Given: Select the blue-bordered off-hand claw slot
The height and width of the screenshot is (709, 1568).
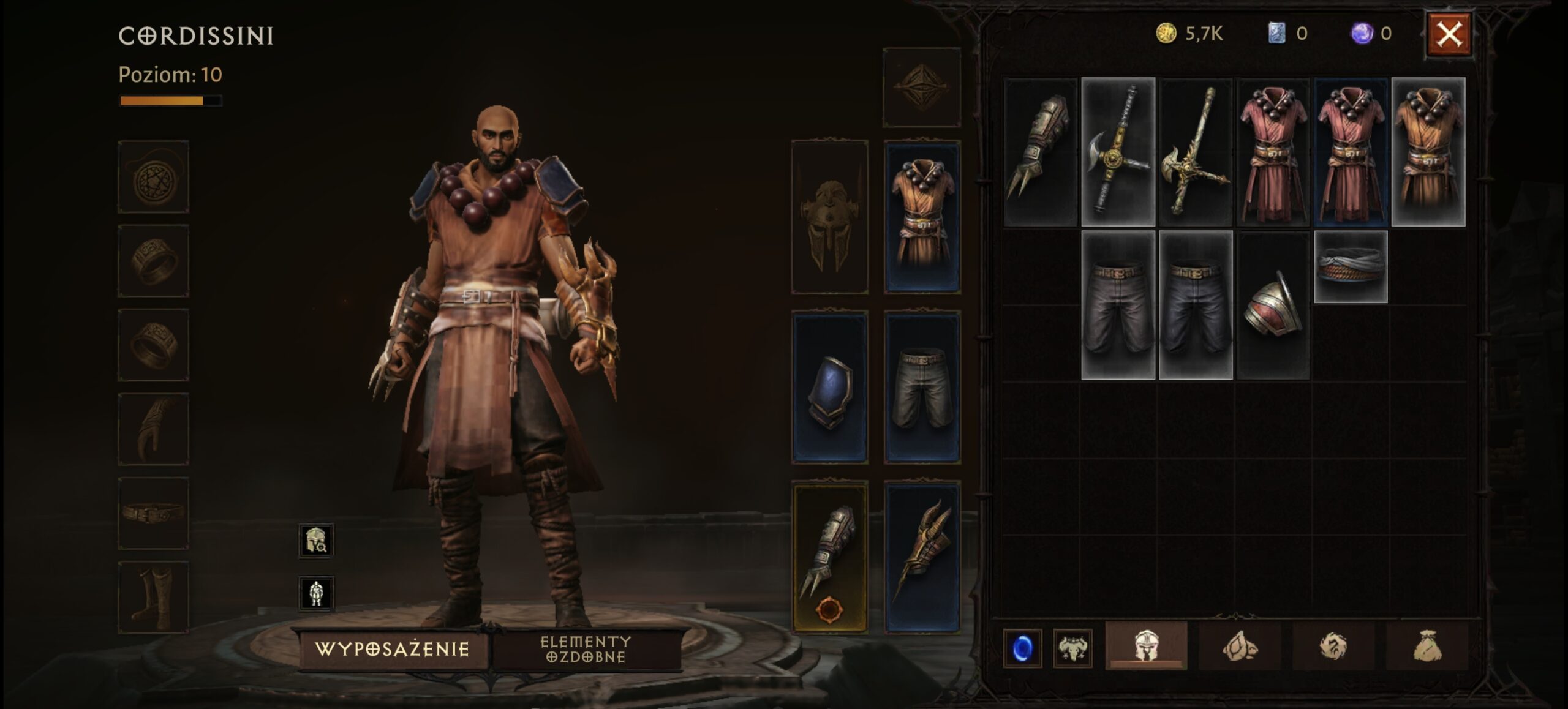Looking at the screenshot, I should pyautogui.click(x=922, y=557).
